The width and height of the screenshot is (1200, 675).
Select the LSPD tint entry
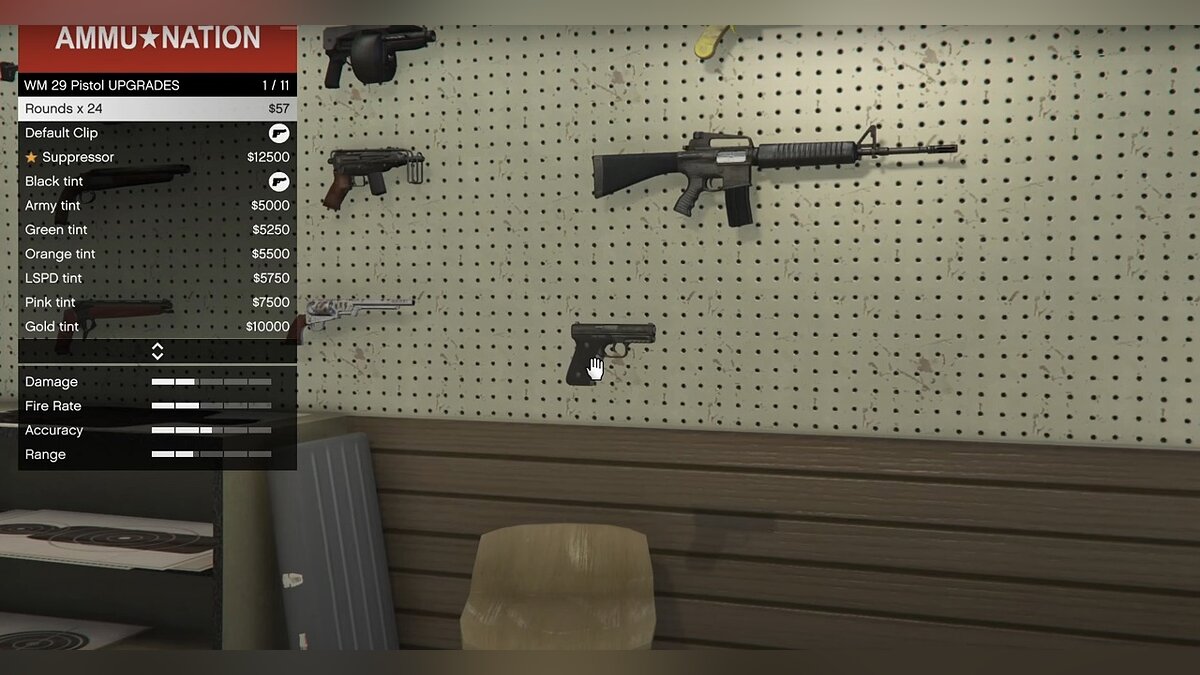point(157,278)
